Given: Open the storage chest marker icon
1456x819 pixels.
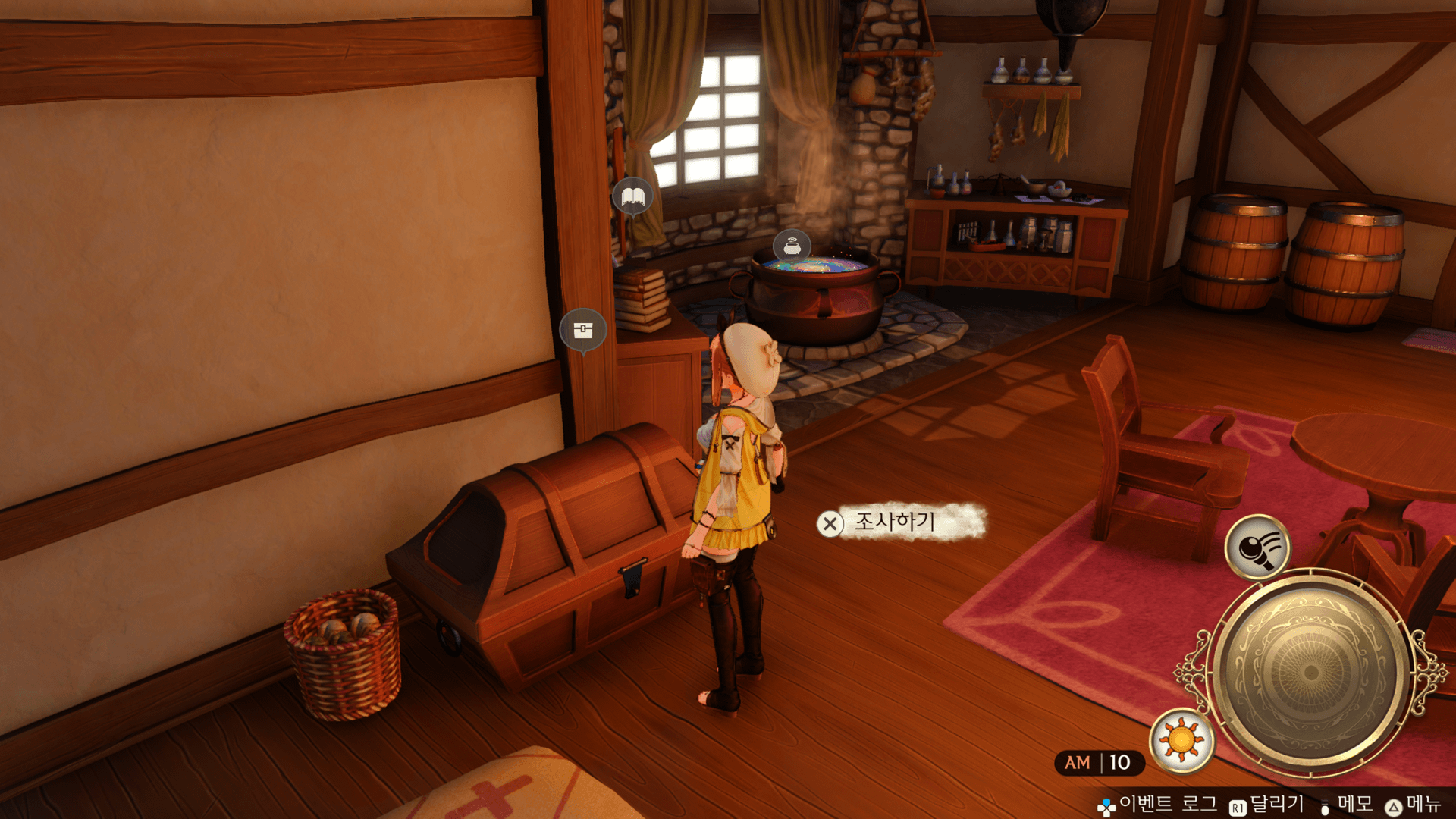Looking at the screenshot, I should coord(582,330).
